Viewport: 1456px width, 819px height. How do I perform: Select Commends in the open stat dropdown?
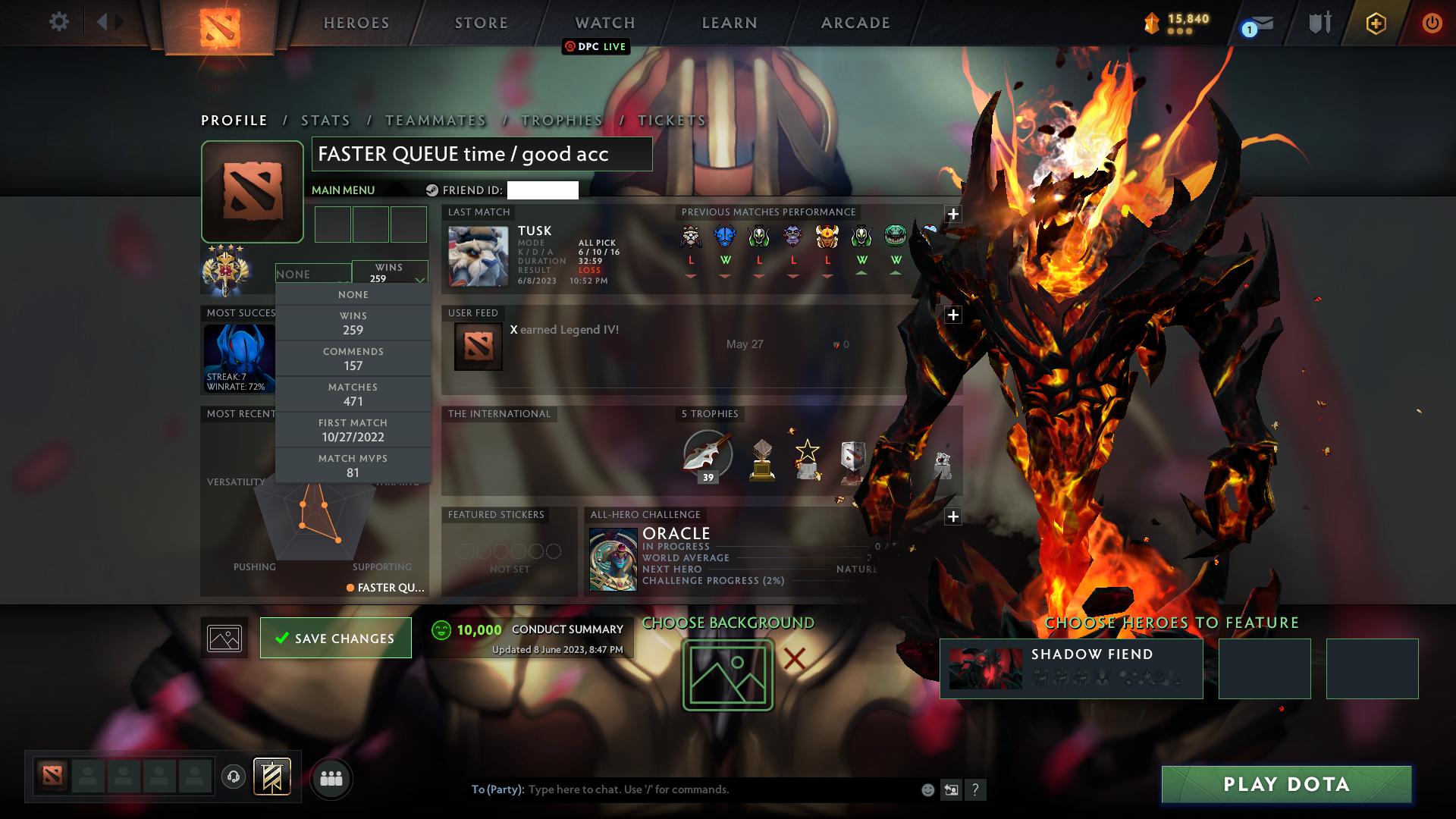(353, 358)
